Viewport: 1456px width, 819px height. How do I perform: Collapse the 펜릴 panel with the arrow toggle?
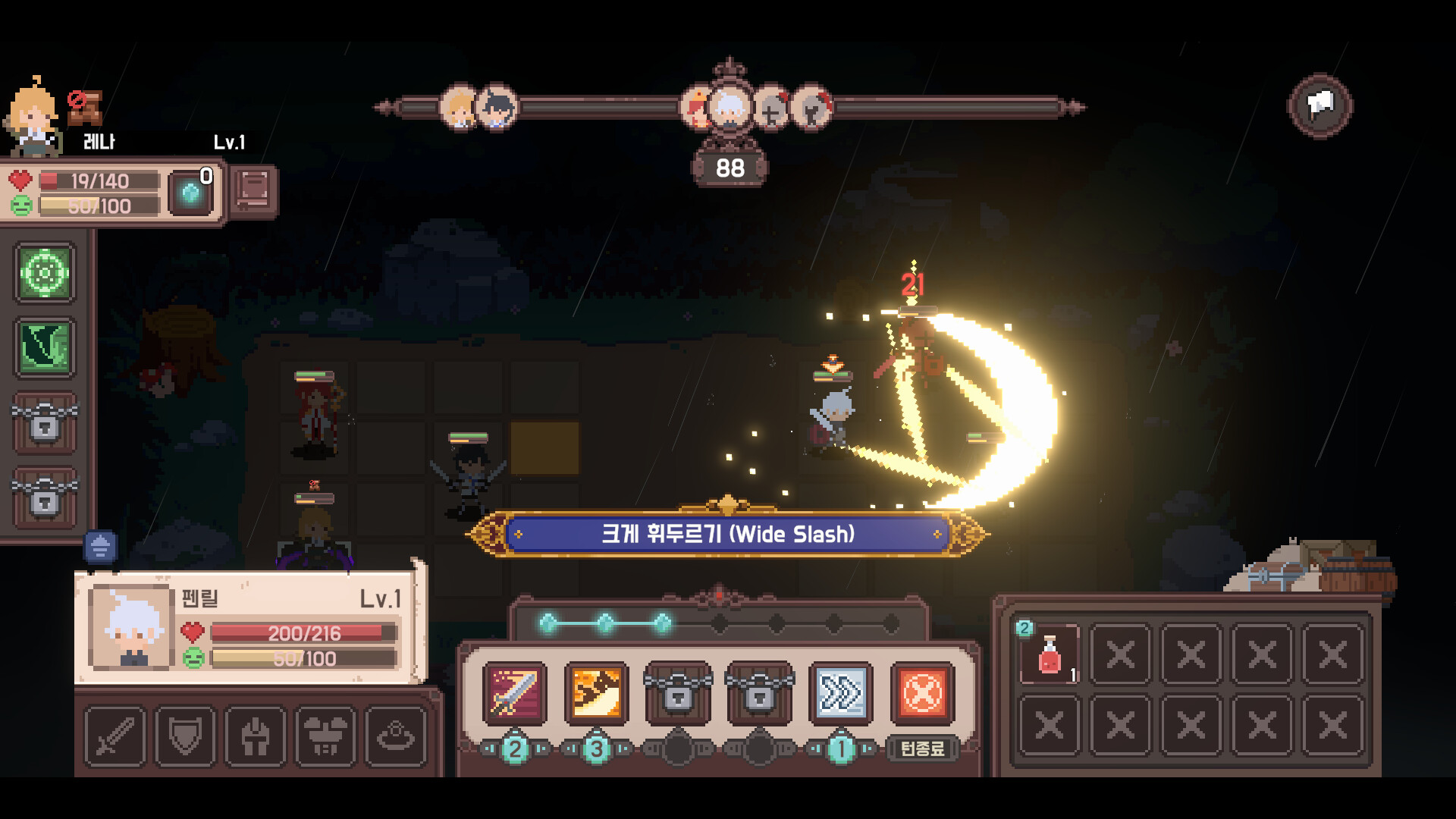tap(99, 544)
